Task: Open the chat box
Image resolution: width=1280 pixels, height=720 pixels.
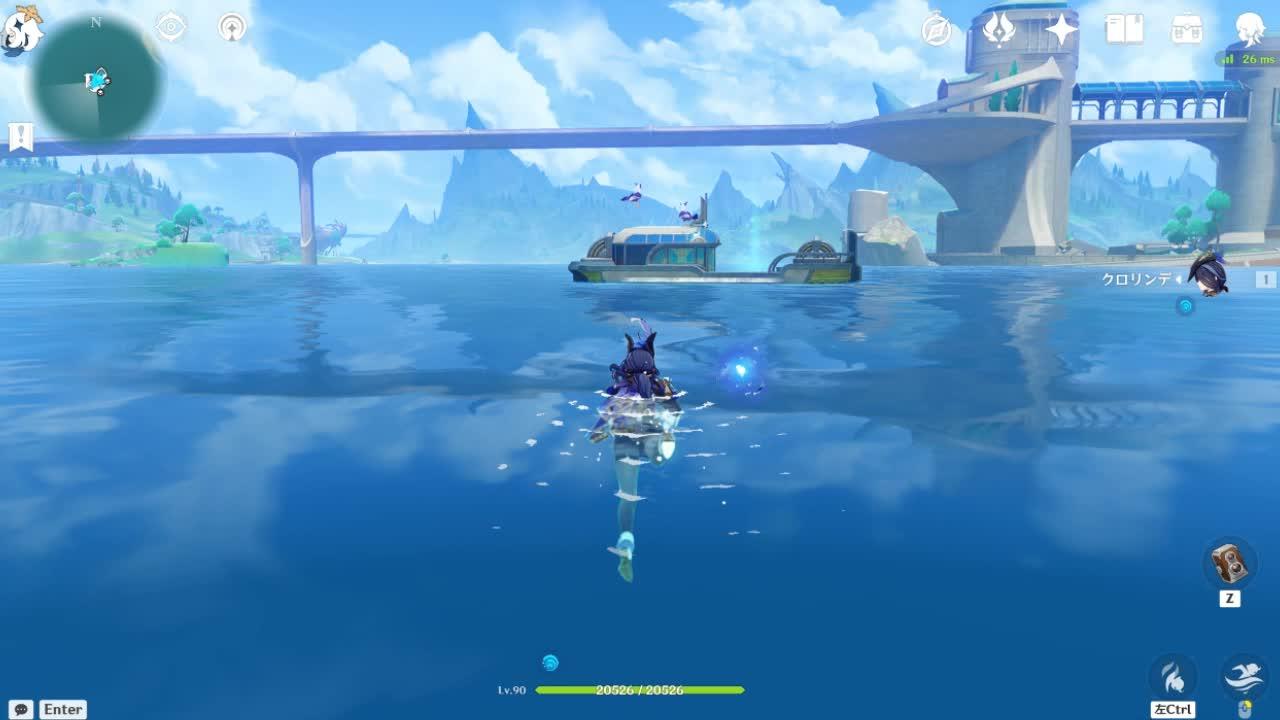Action: coord(20,709)
